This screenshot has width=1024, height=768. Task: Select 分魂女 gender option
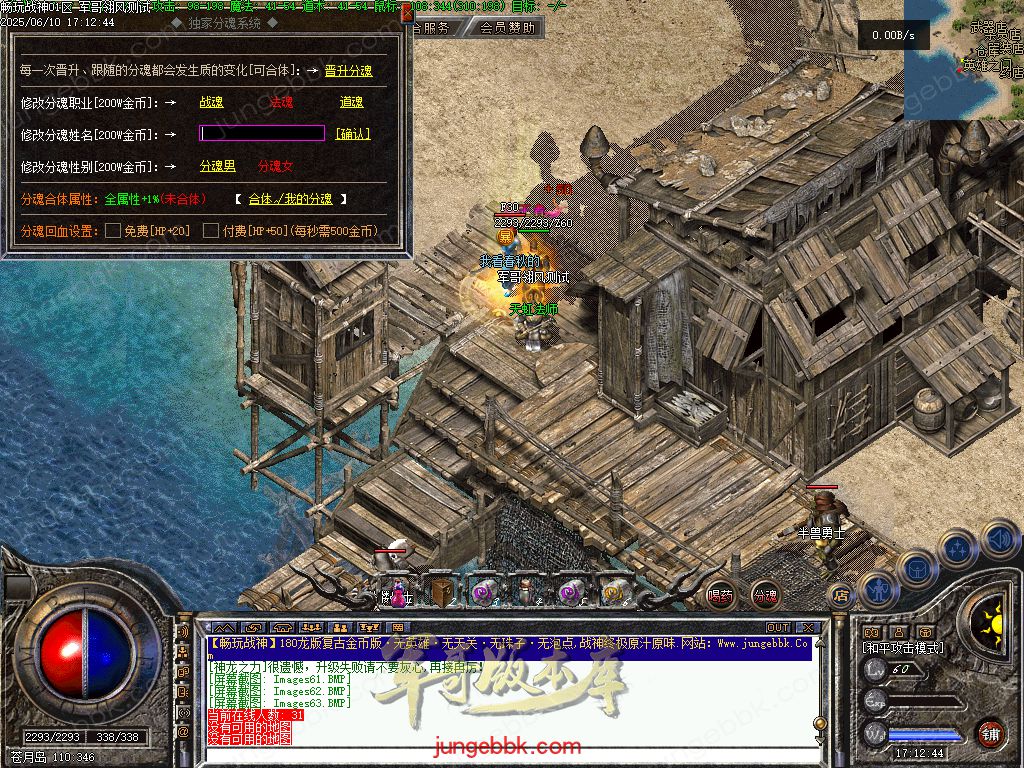(276, 166)
